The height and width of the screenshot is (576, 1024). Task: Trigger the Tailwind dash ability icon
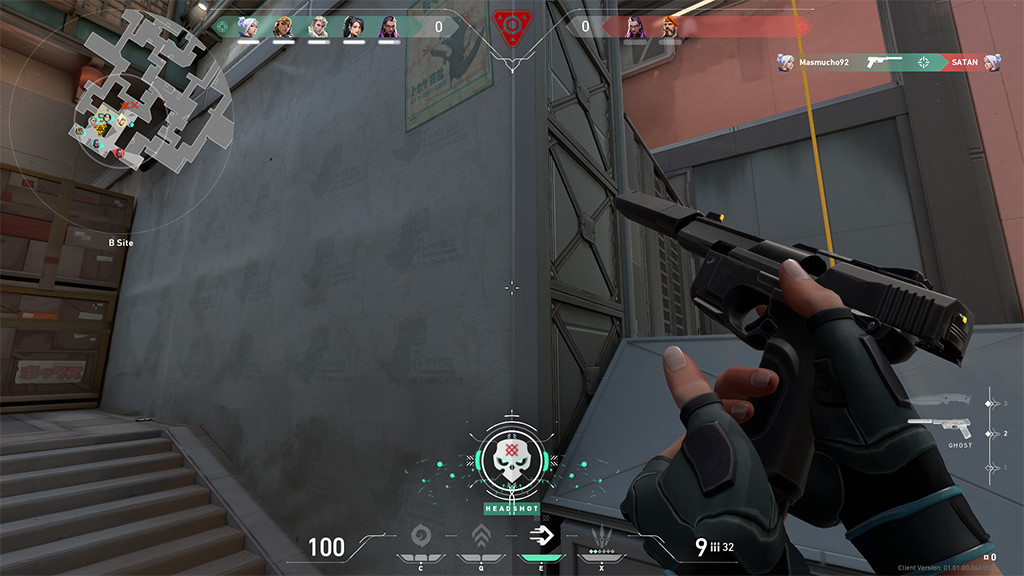tap(541, 534)
